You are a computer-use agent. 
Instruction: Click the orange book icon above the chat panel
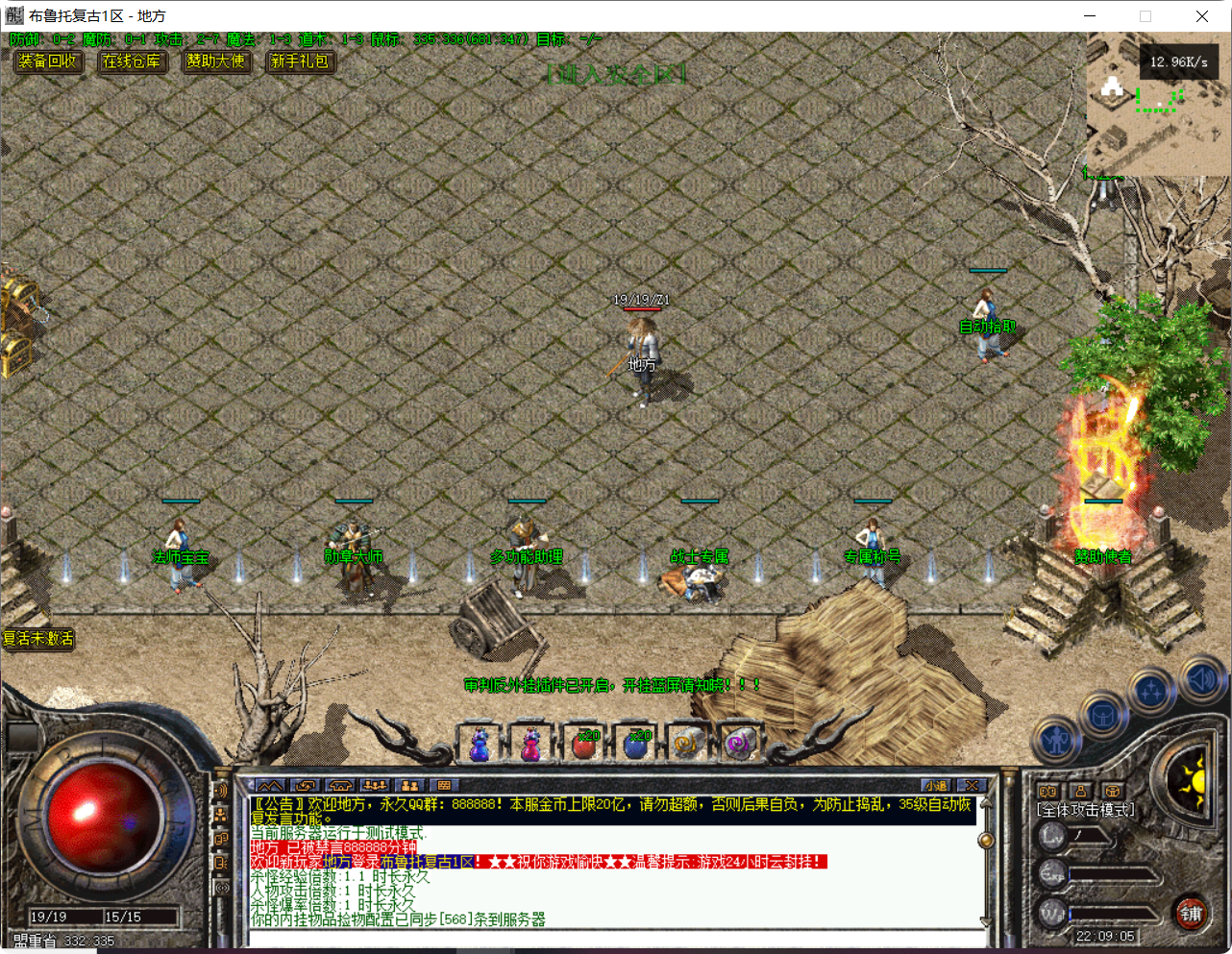[1050, 789]
